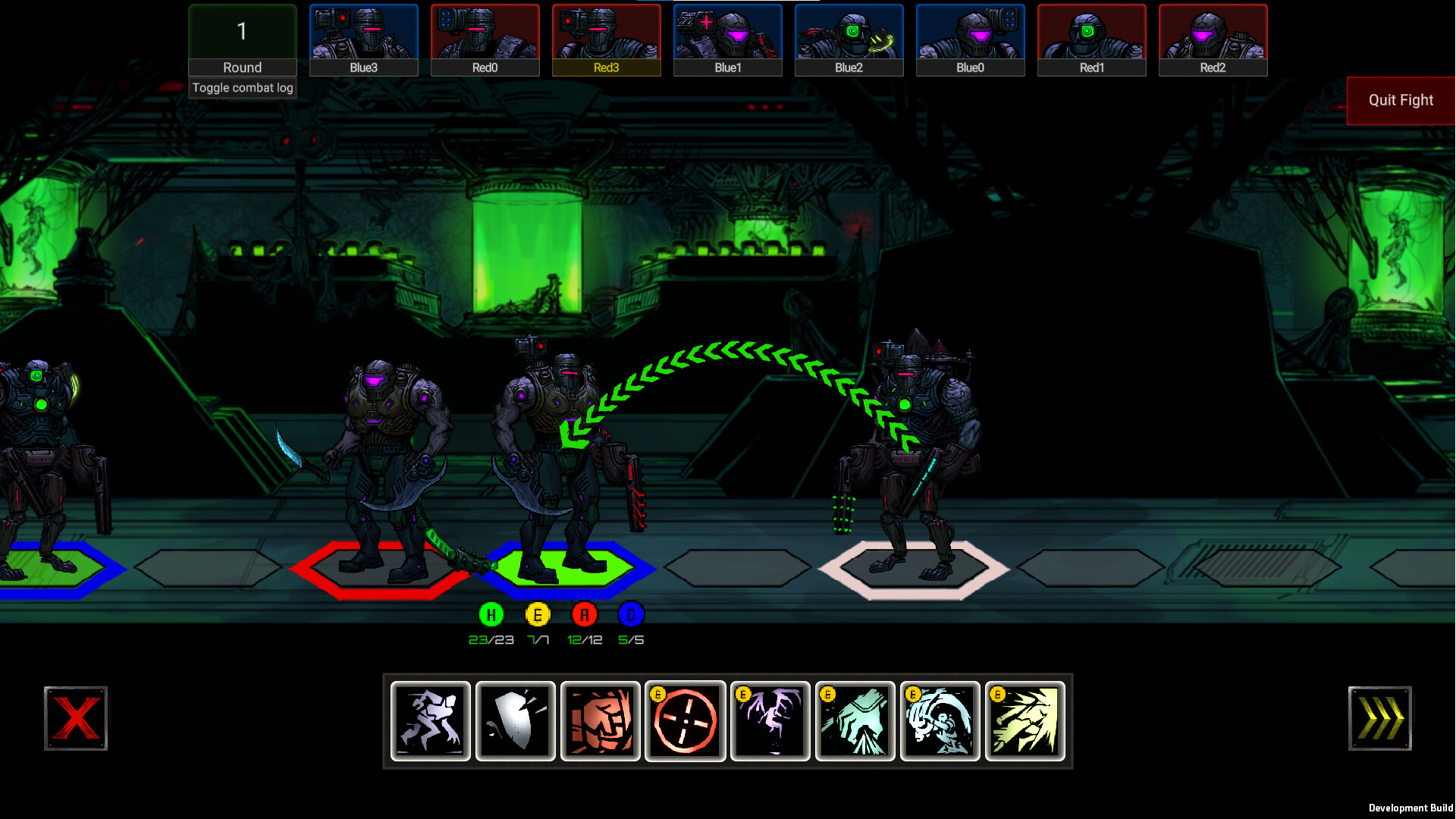Viewport: 1456px width, 819px height.
Task: Select the Blue2 unit portrait
Action: click(x=849, y=38)
